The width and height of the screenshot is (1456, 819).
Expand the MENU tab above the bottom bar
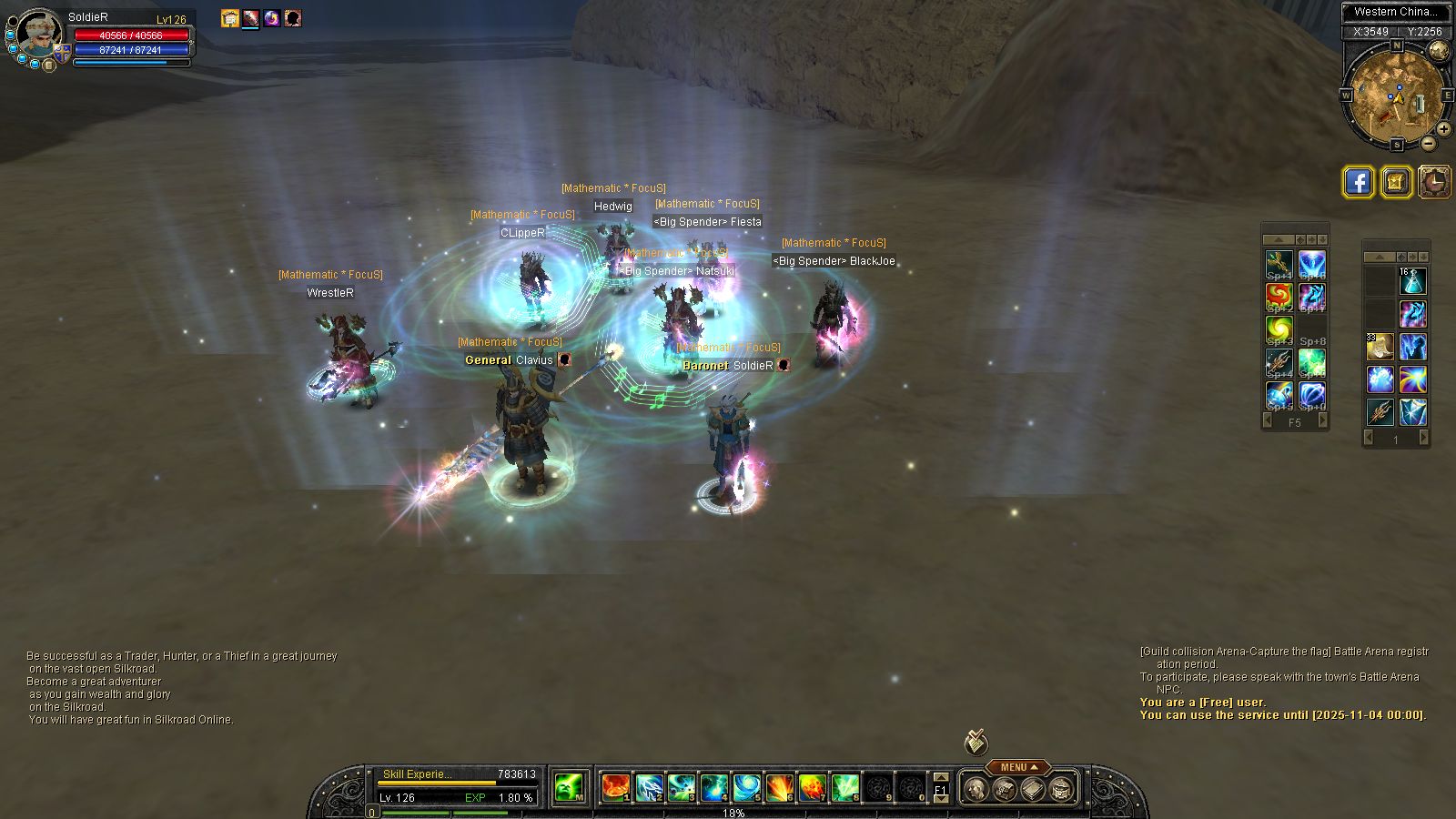[1018, 767]
